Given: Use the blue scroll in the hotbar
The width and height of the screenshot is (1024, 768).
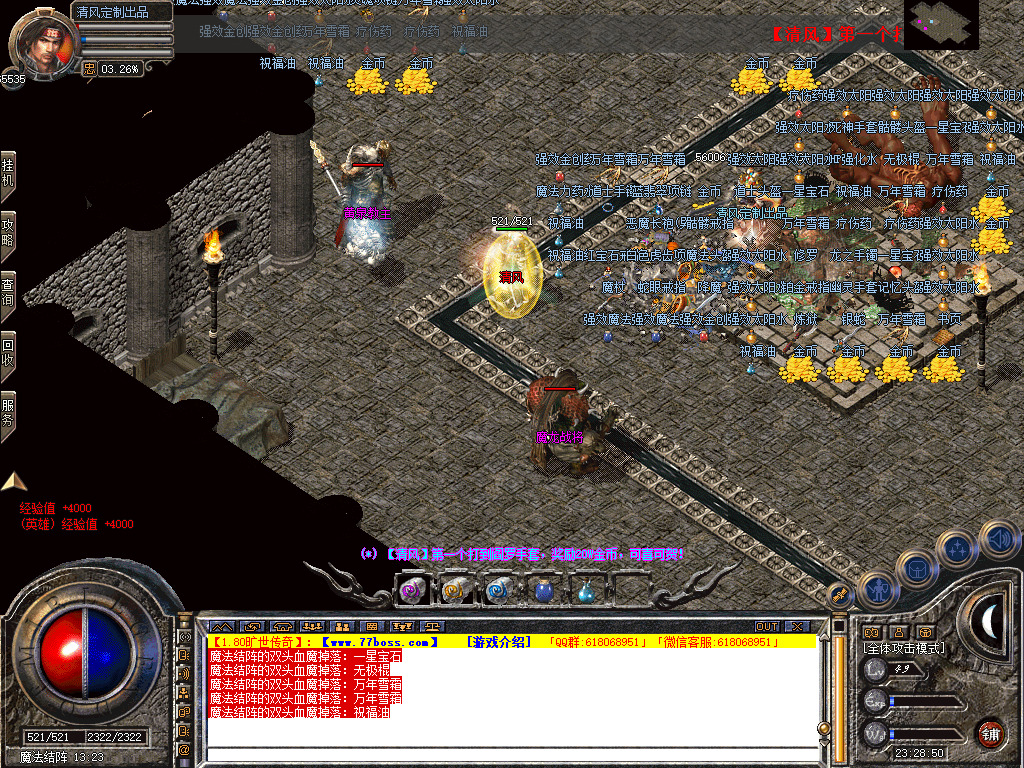Looking at the screenshot, I should tap(499, 591).
